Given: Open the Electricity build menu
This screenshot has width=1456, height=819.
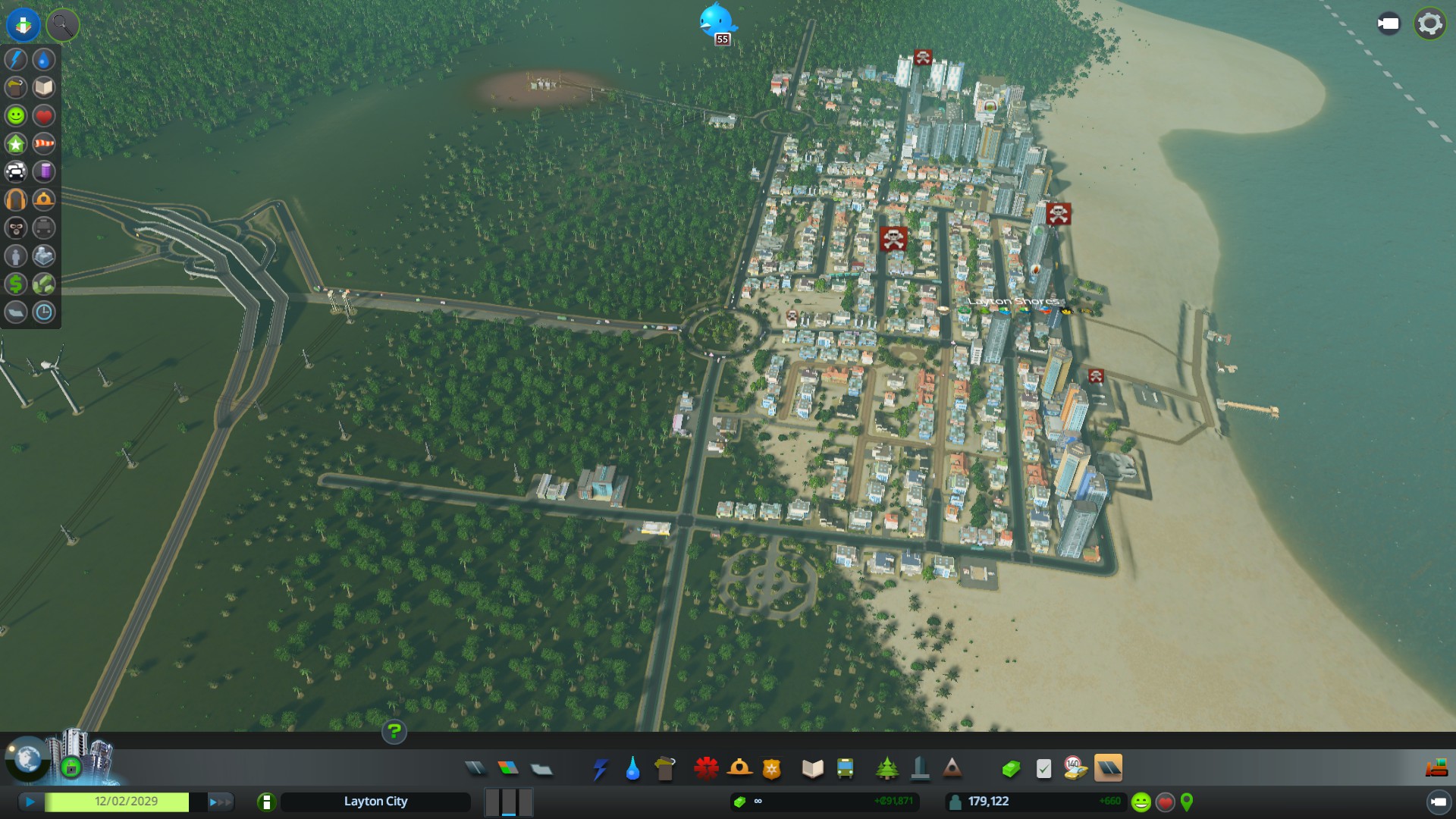Looking at the screenshot, I should click(x=600, y=769).
